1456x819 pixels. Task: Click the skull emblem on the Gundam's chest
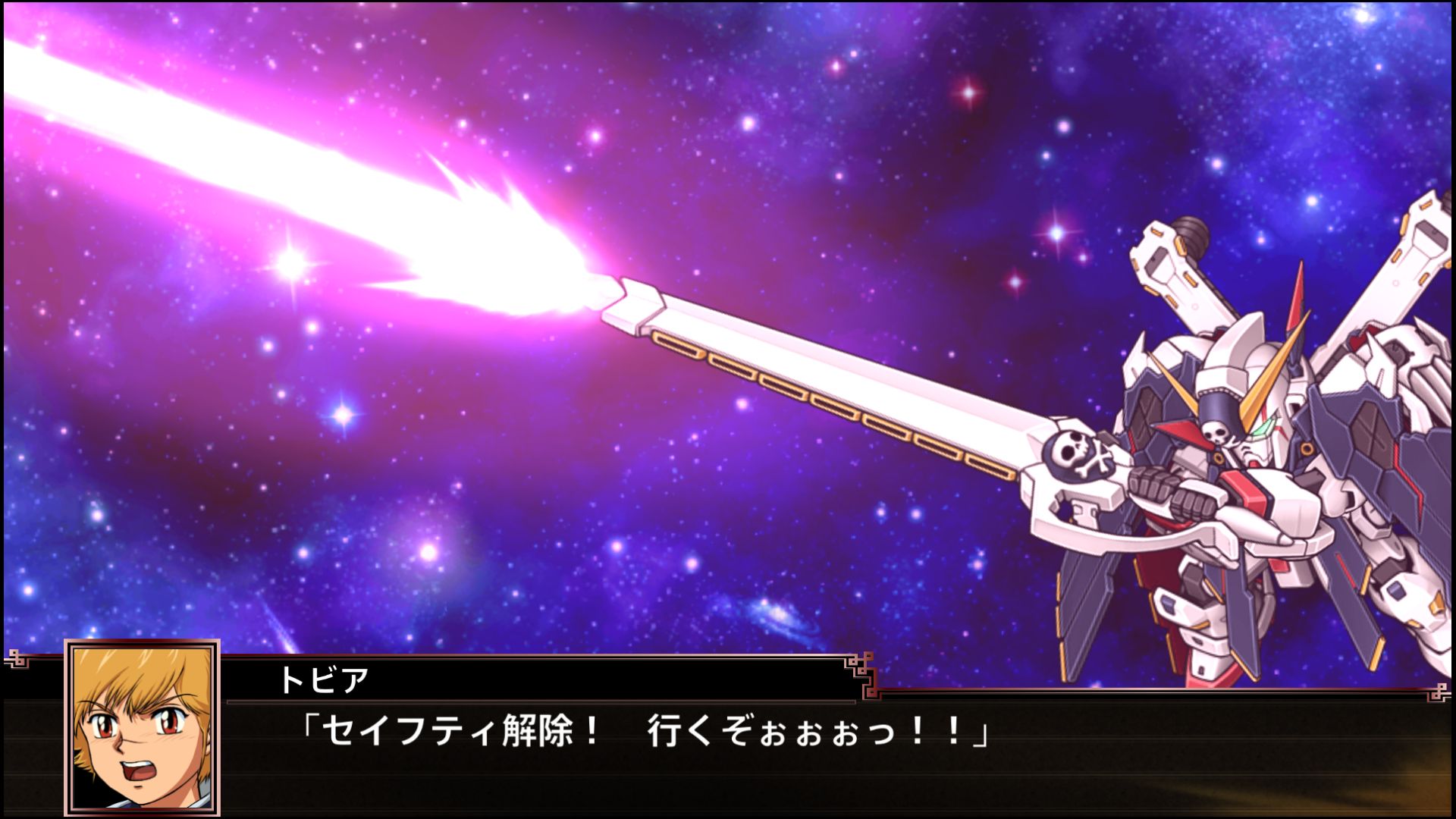(1216, 431)
